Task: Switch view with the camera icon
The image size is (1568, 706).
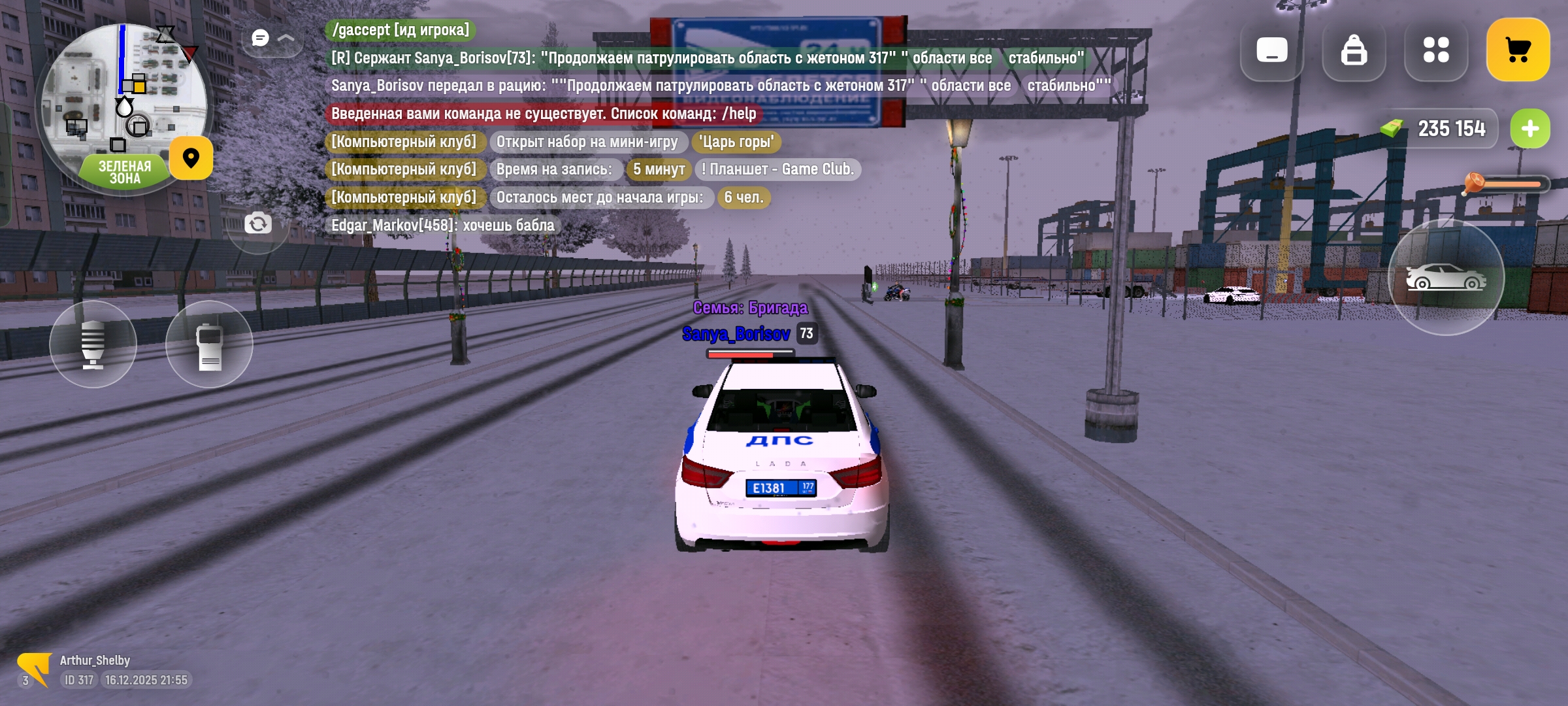Action: click(258, 224)
